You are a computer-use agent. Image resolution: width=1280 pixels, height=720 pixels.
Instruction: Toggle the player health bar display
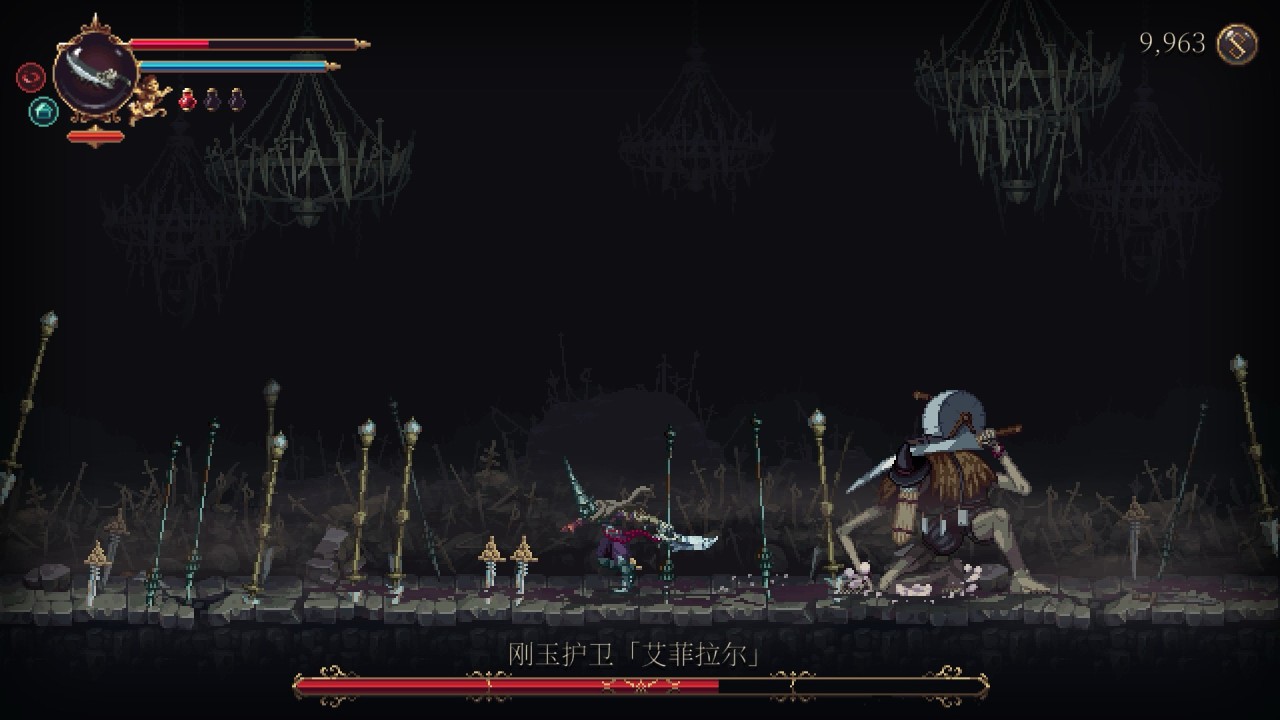pos(245,43)
